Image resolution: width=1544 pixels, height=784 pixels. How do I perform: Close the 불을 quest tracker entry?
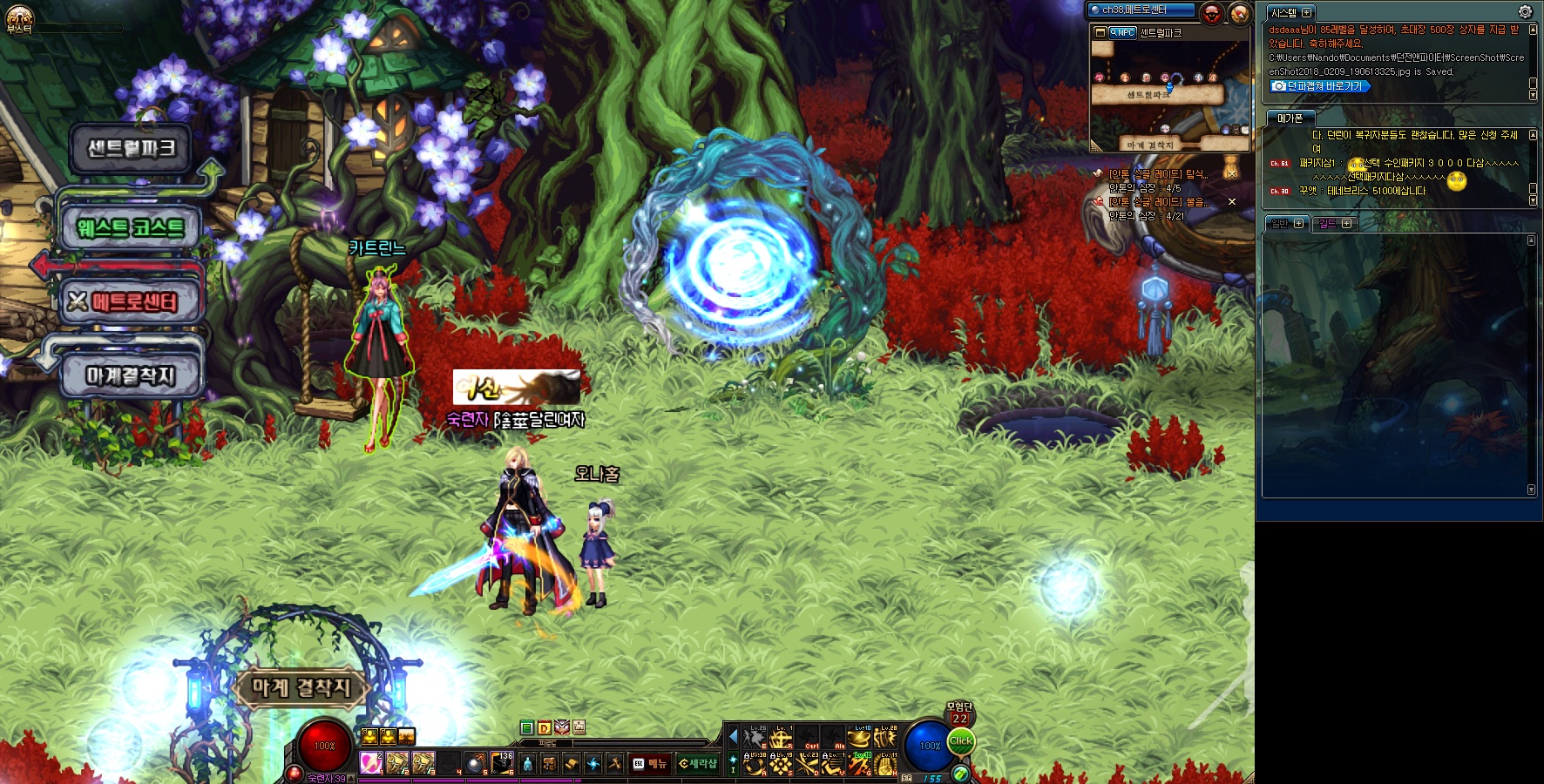1232,201
